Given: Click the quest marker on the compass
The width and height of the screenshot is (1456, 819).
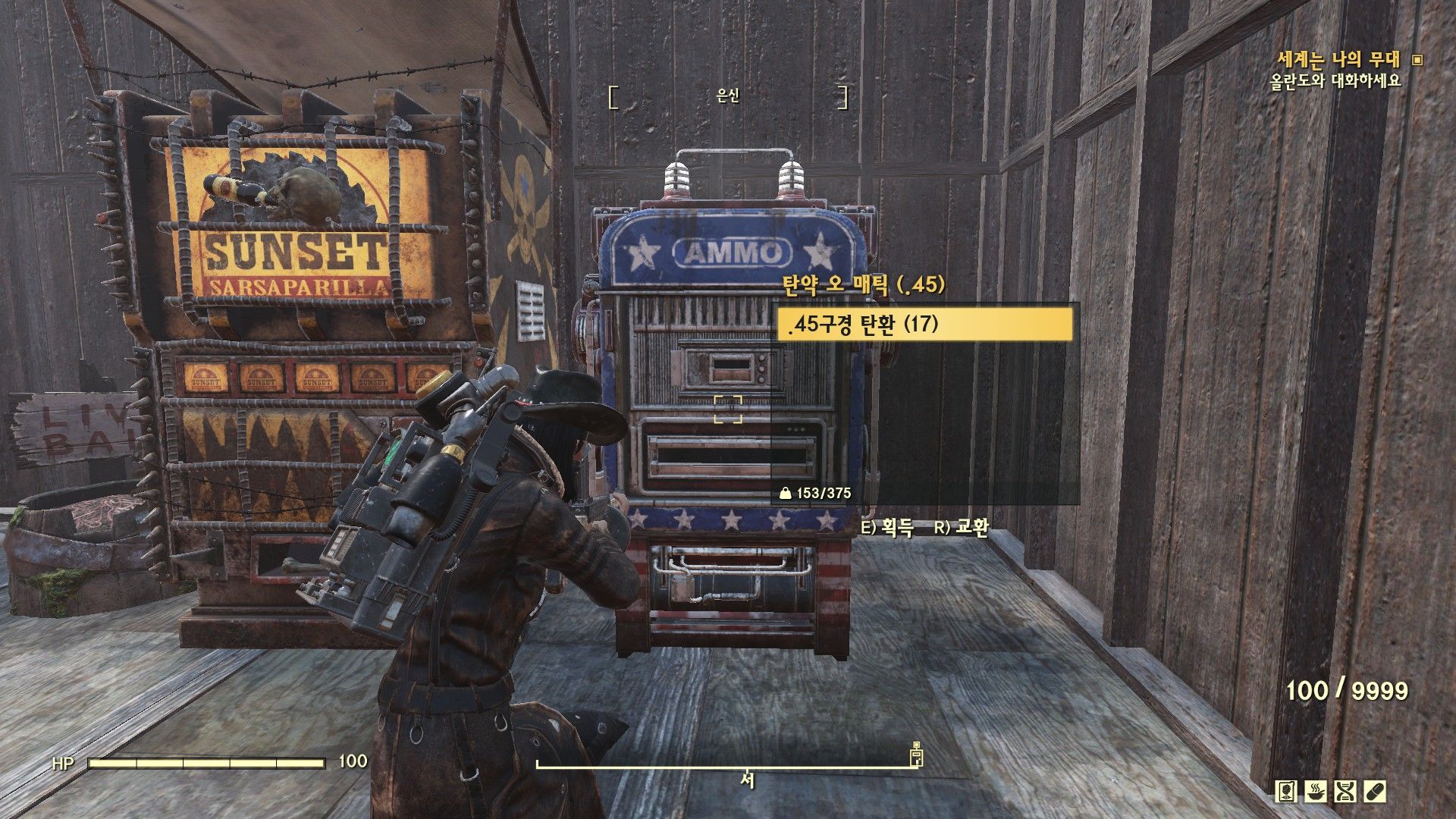Looking at the screenshot, I should tap(917, 754).
